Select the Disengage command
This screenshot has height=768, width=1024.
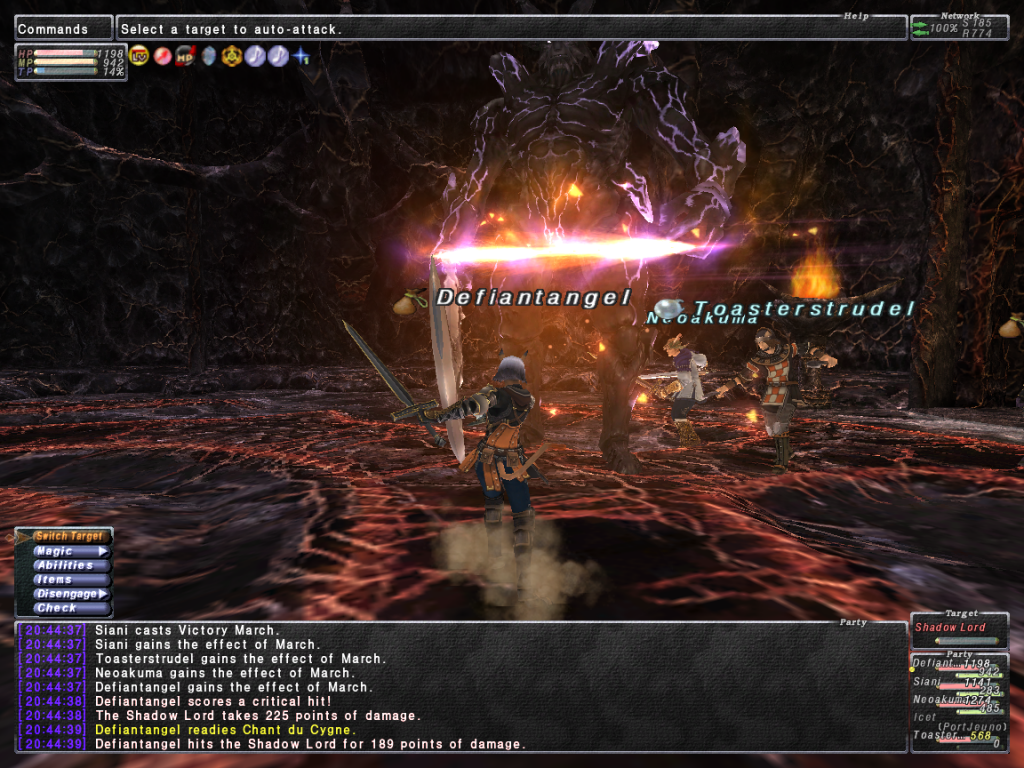click(66, 593)
